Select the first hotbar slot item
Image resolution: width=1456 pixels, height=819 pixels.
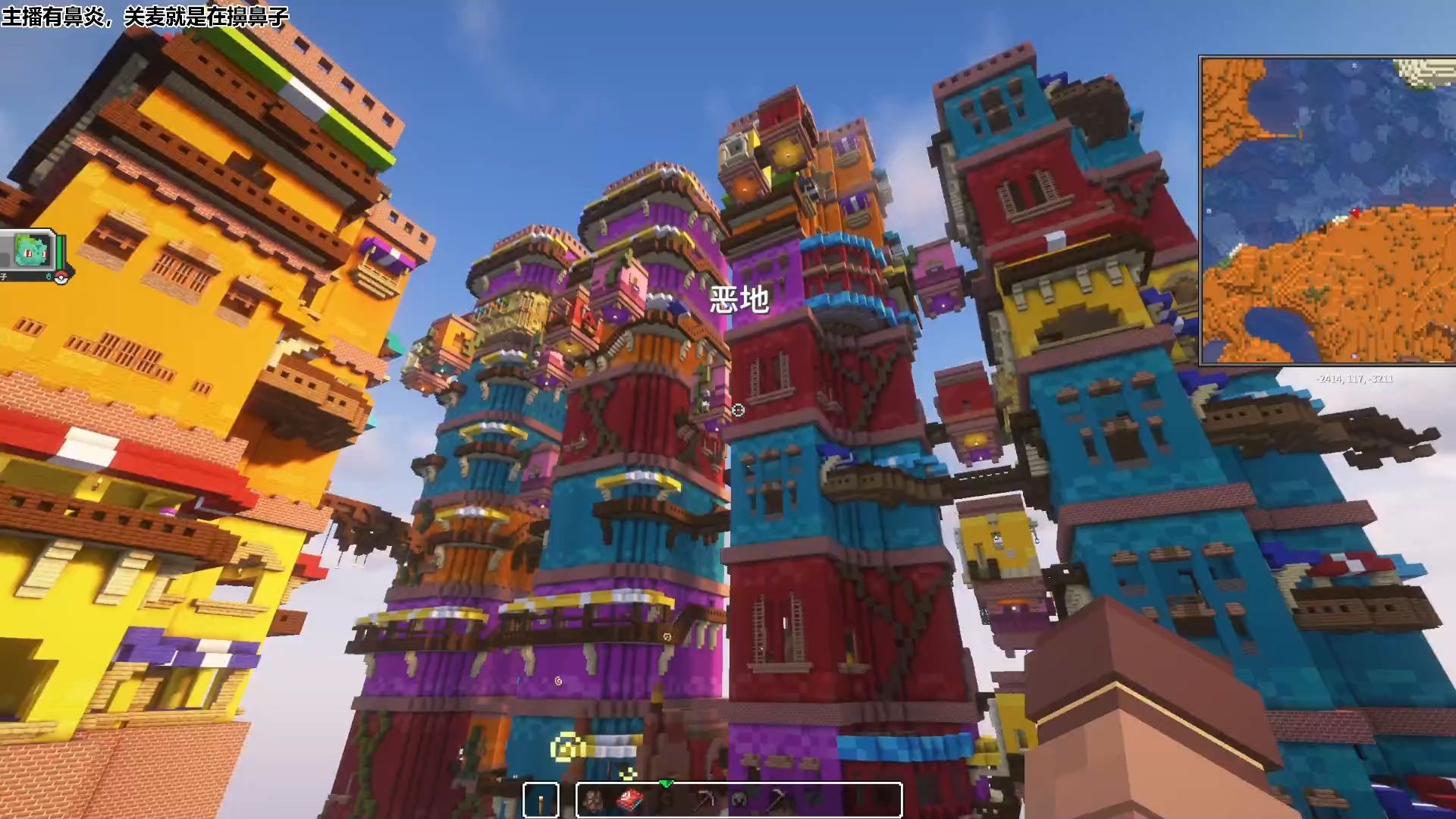coord(594,799)
